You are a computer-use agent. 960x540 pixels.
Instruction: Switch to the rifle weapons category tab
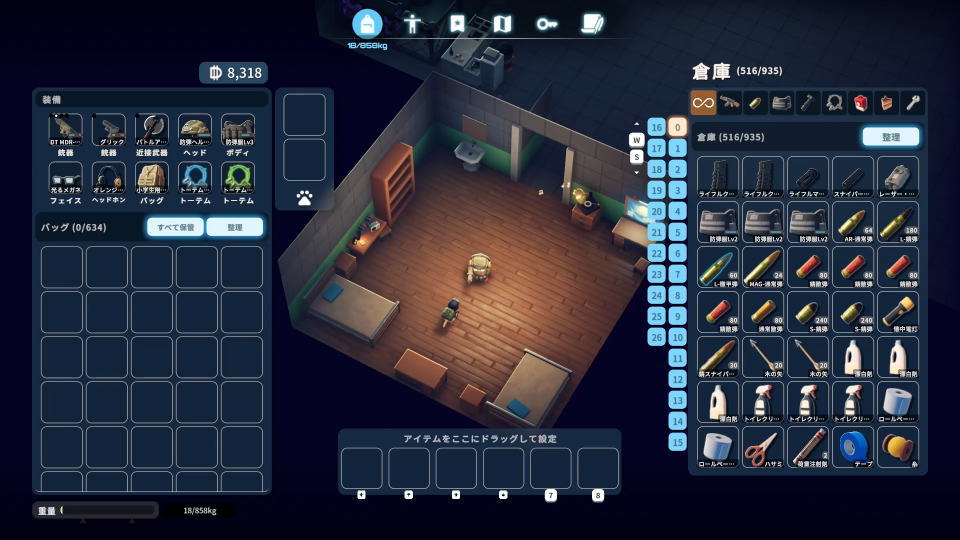tap(730, 102)
